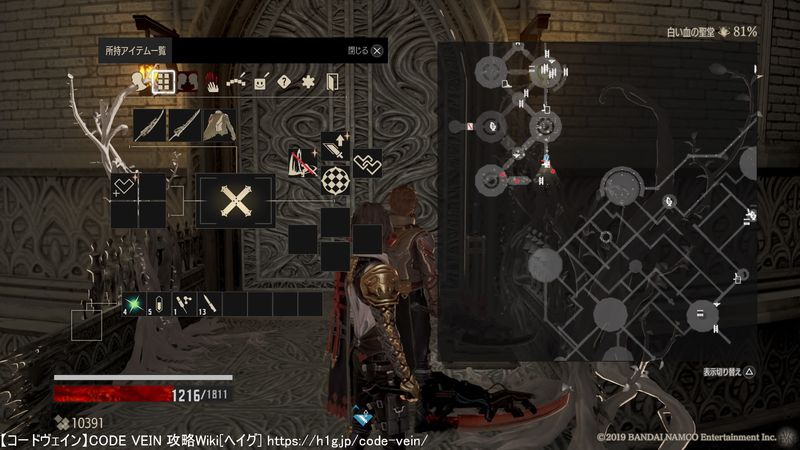Activate the checkered circle skill icon
The width and height of the screenshot is (800, 450).
[x=334, y=180]
